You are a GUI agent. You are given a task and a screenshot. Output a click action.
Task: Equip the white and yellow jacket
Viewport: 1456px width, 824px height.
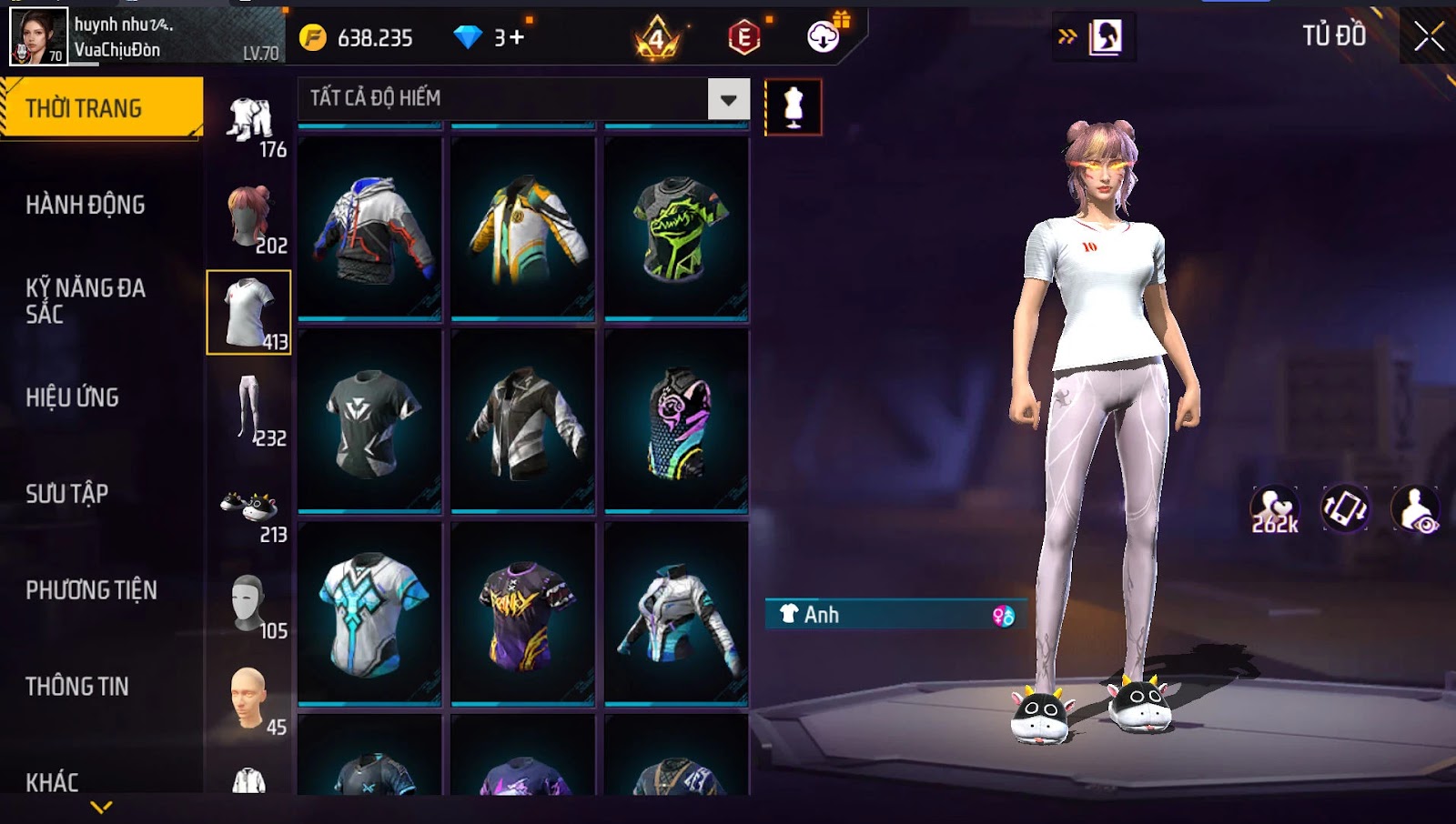tap(523, 228)
